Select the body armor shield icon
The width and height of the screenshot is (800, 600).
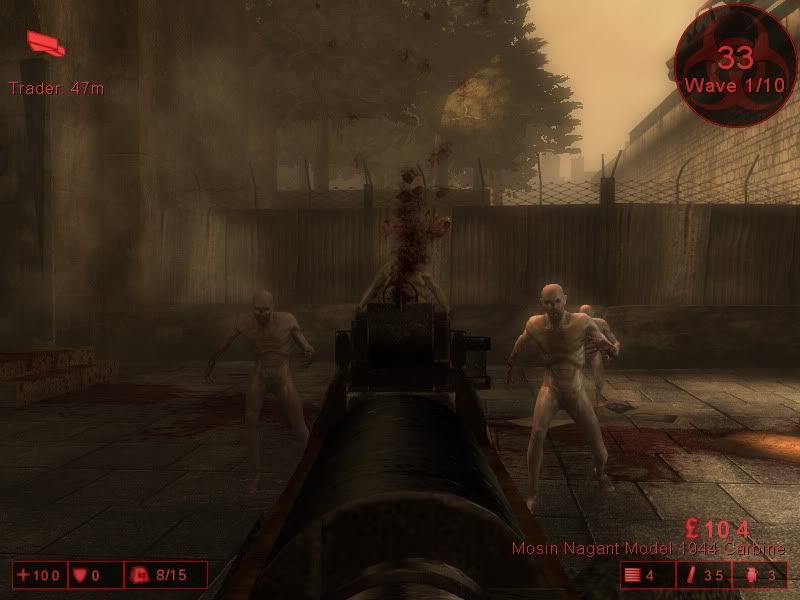pos(80,575)
